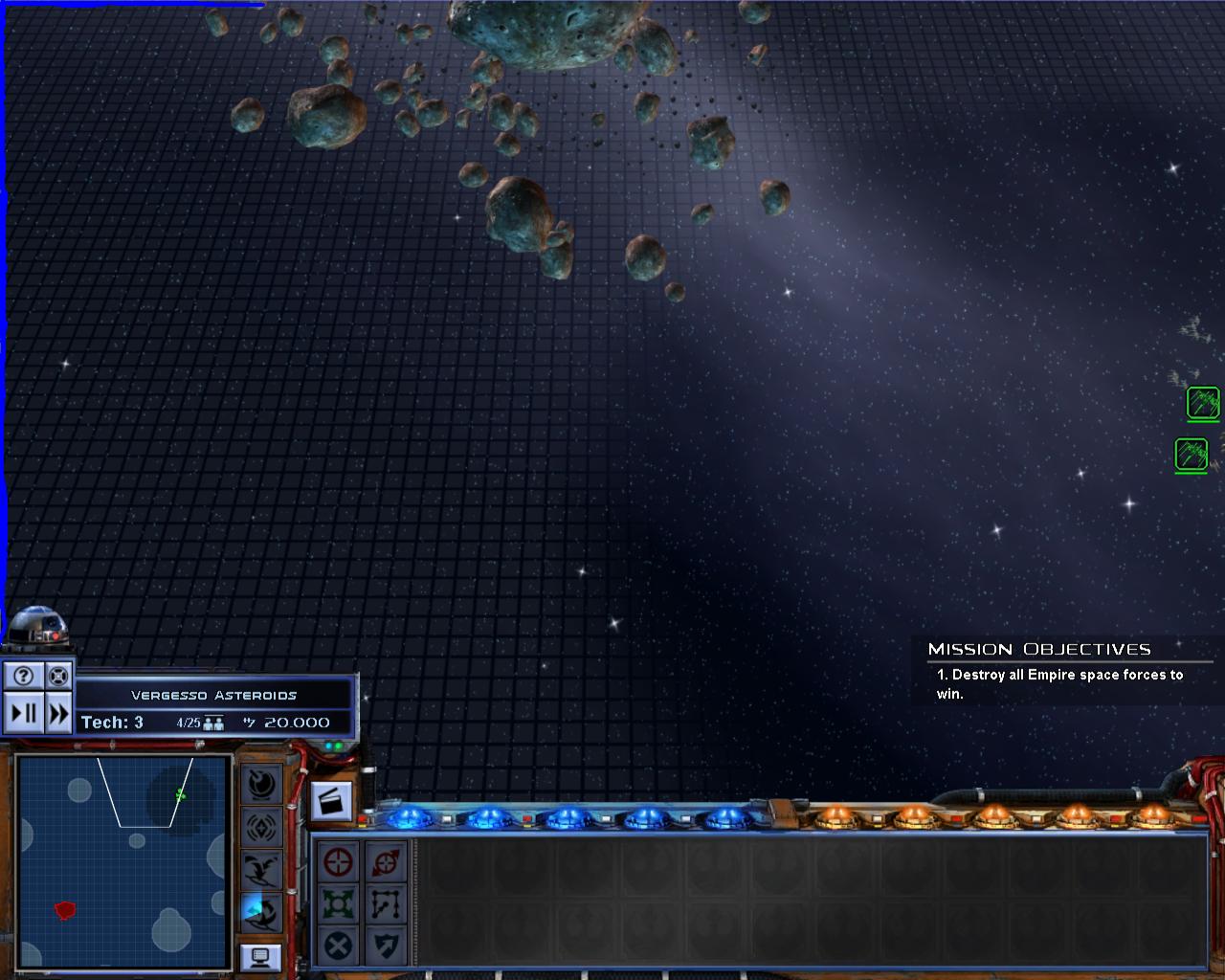Choose the attack-move crosshair with arrows

(387, 861)
